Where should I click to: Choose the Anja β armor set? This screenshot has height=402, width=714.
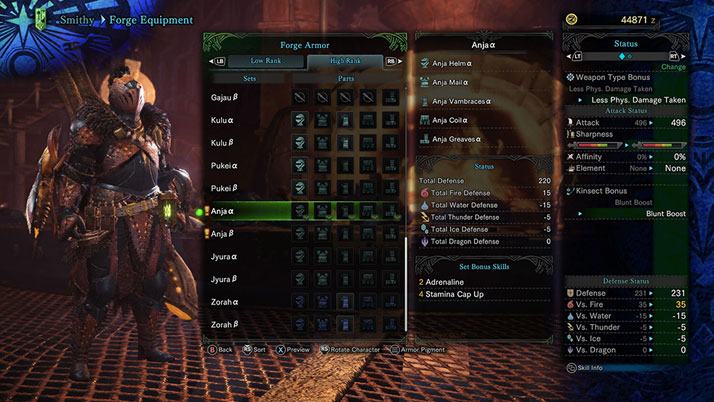pyautogui.click(x=224, y=234)
